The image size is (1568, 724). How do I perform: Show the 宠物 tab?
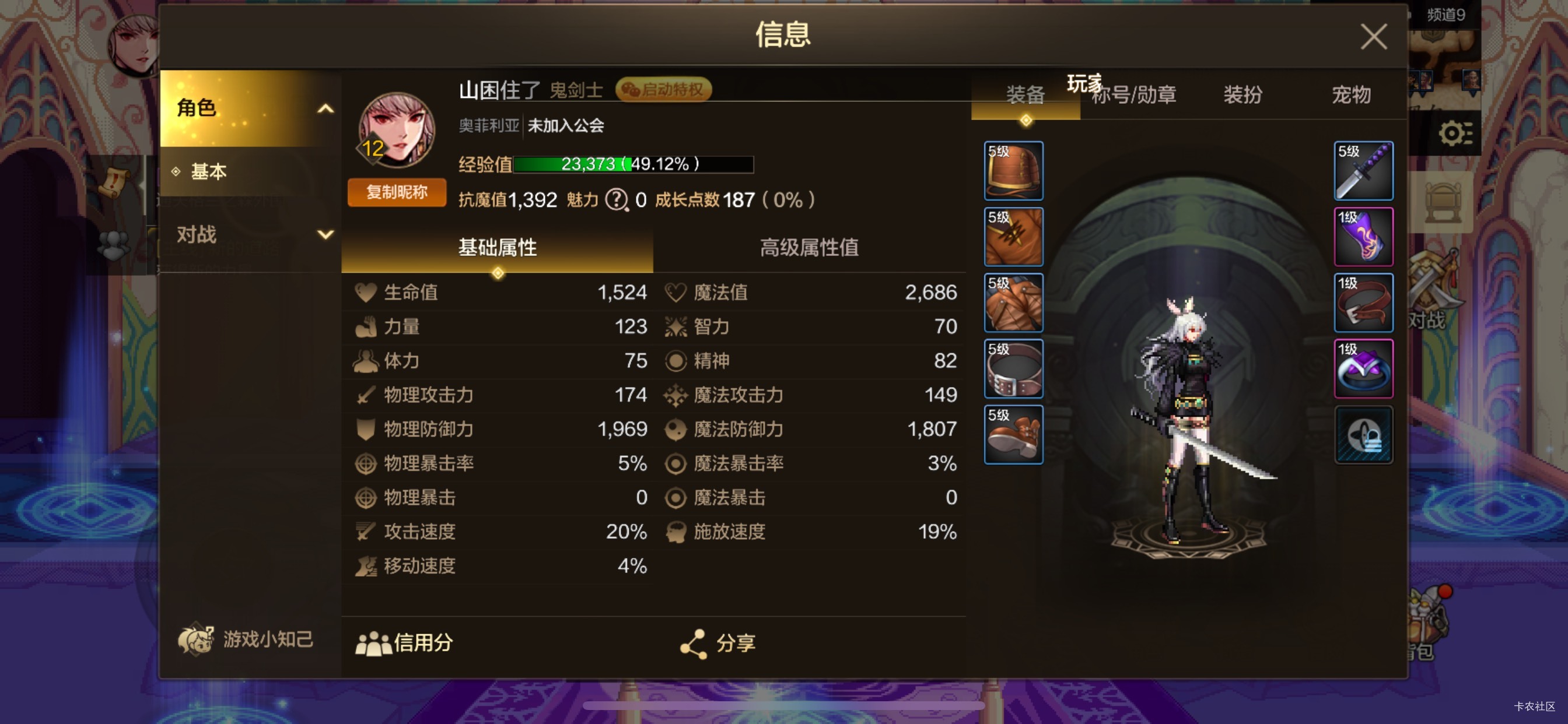click(1350, 96)
